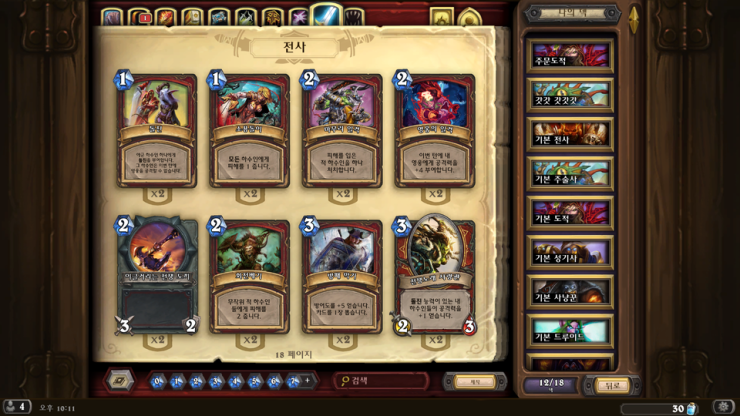Switch to the Warrior sword class tab

(x=327, y=16)
